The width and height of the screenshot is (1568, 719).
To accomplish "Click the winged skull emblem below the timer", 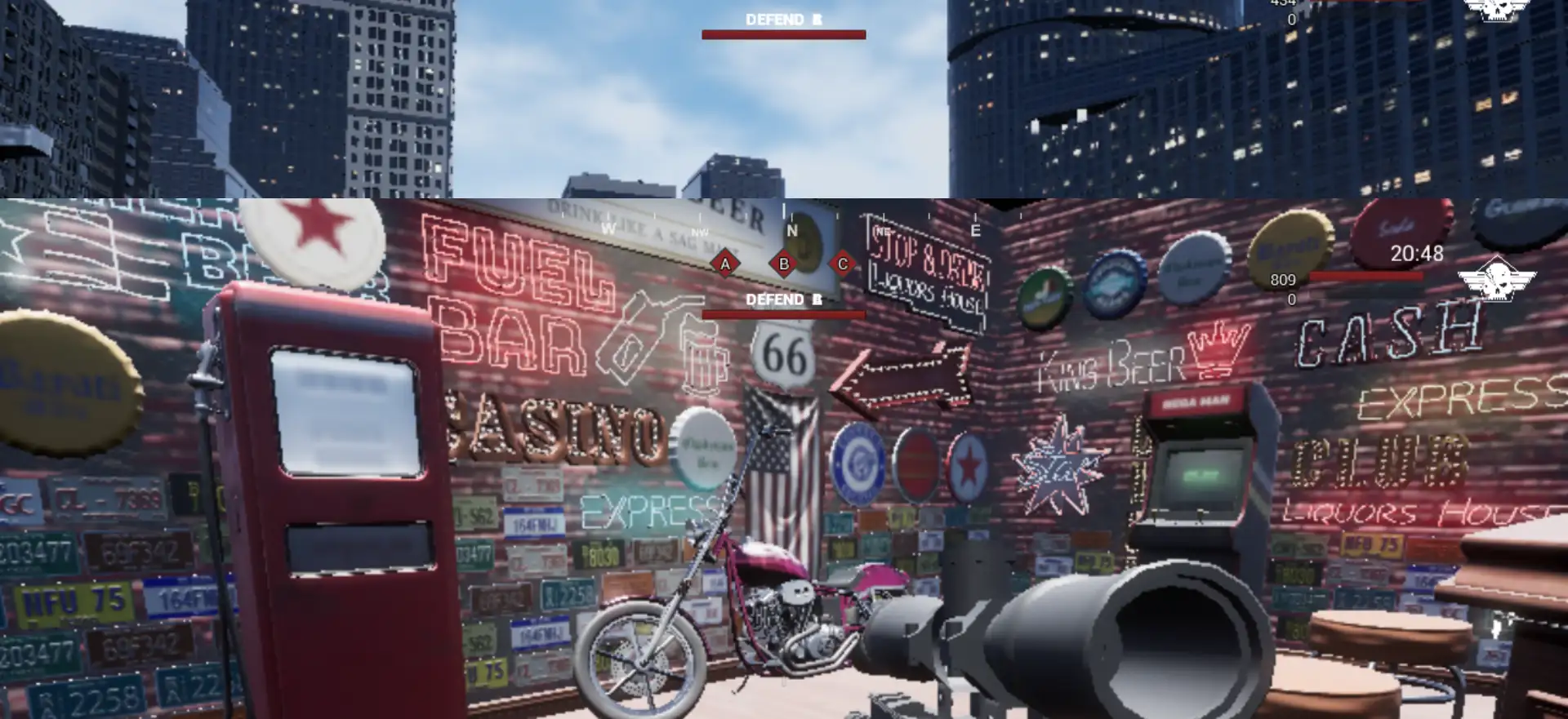I will [1496, 278].
